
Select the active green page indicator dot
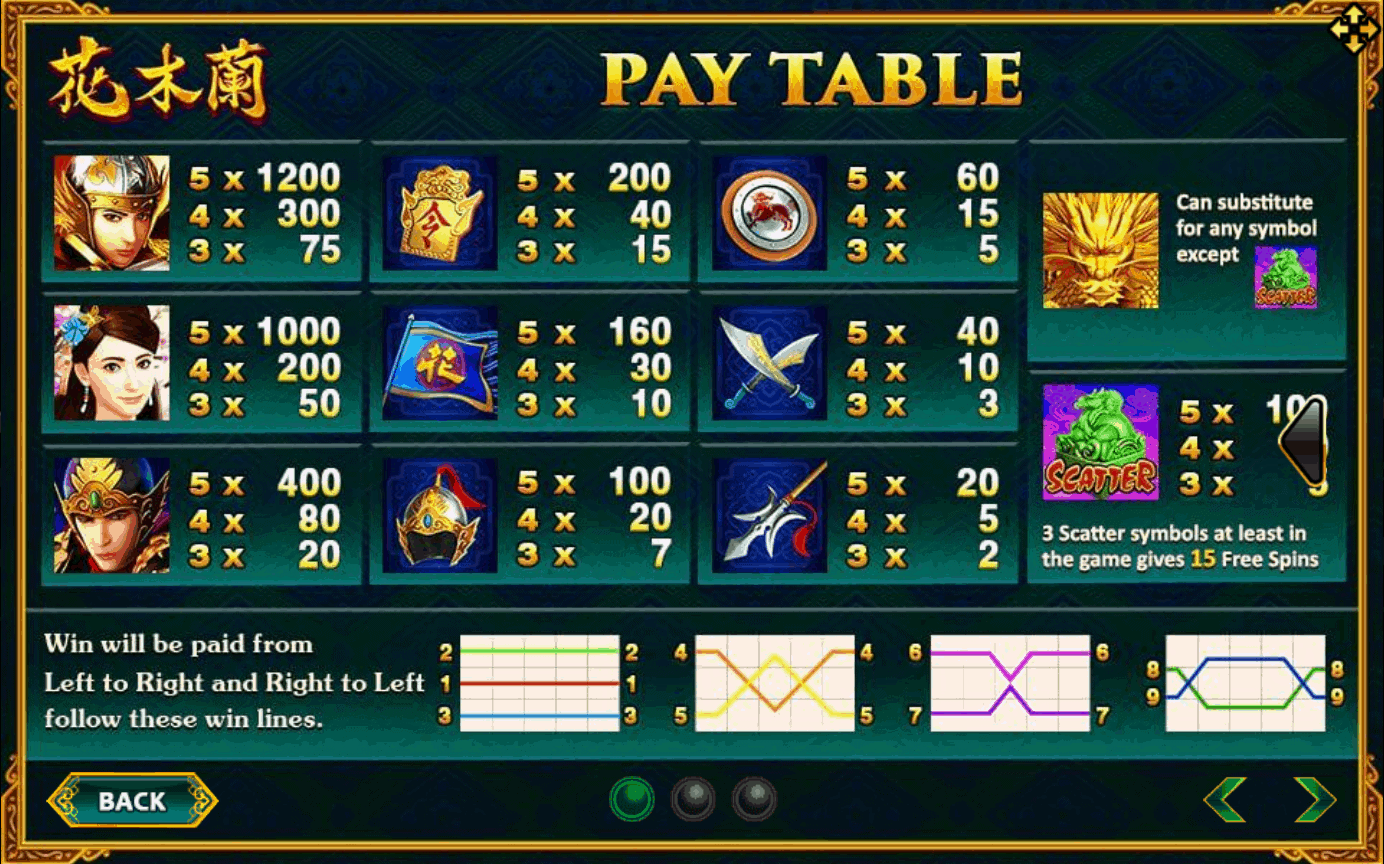(x=632, y=799)
